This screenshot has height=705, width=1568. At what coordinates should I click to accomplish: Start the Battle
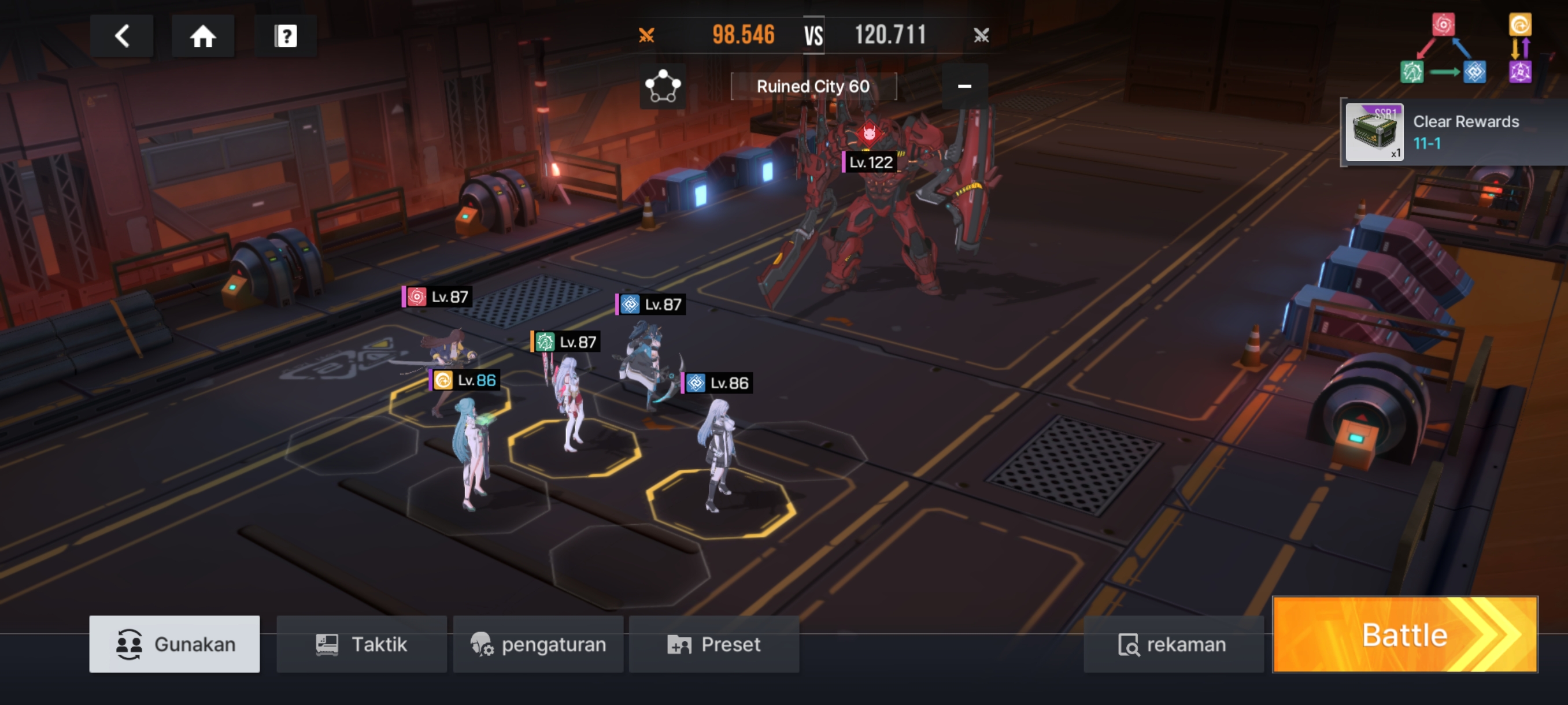click(1405, 634)
